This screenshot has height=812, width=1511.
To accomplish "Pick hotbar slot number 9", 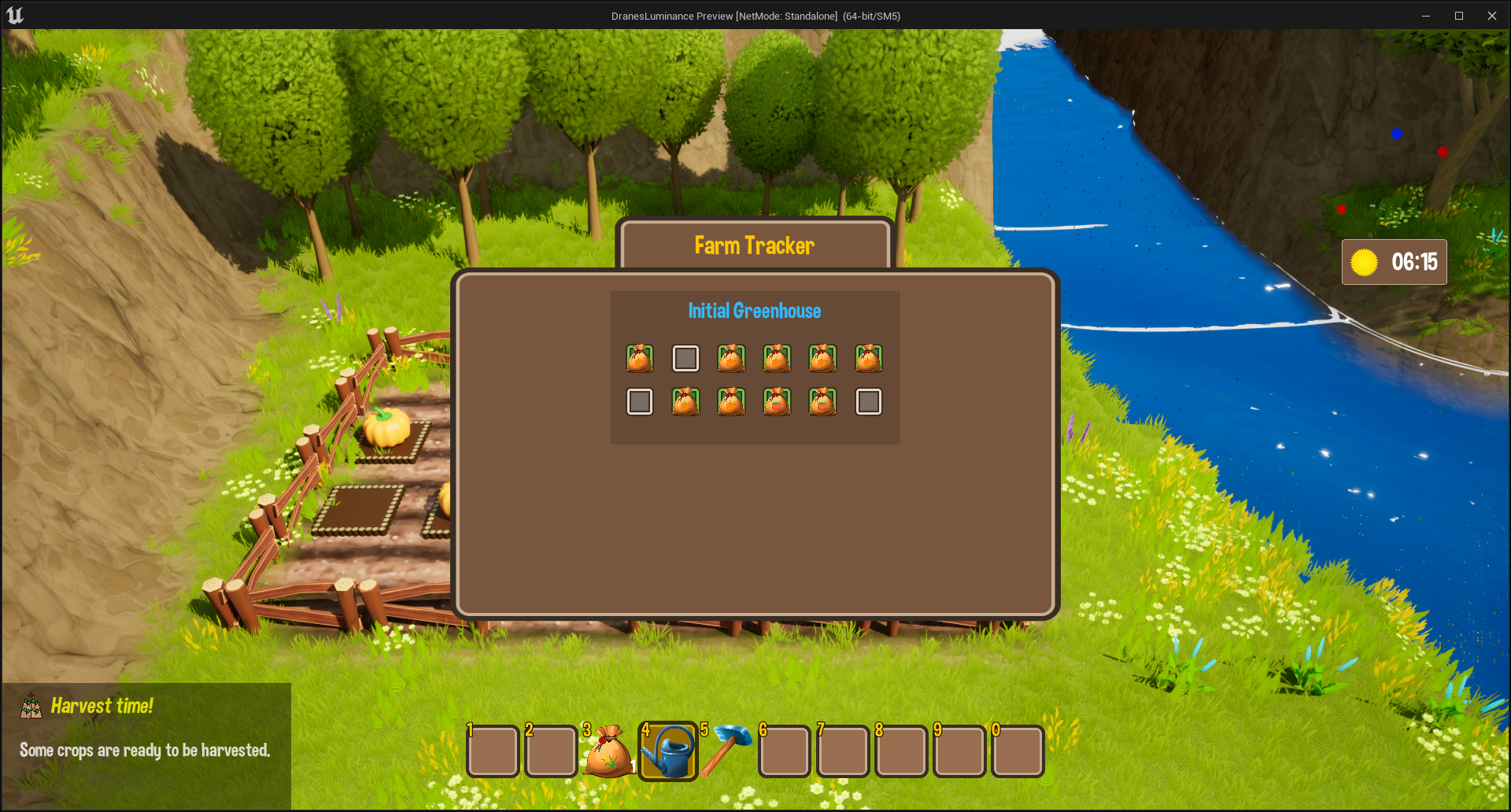I will [x=959, y=751].
